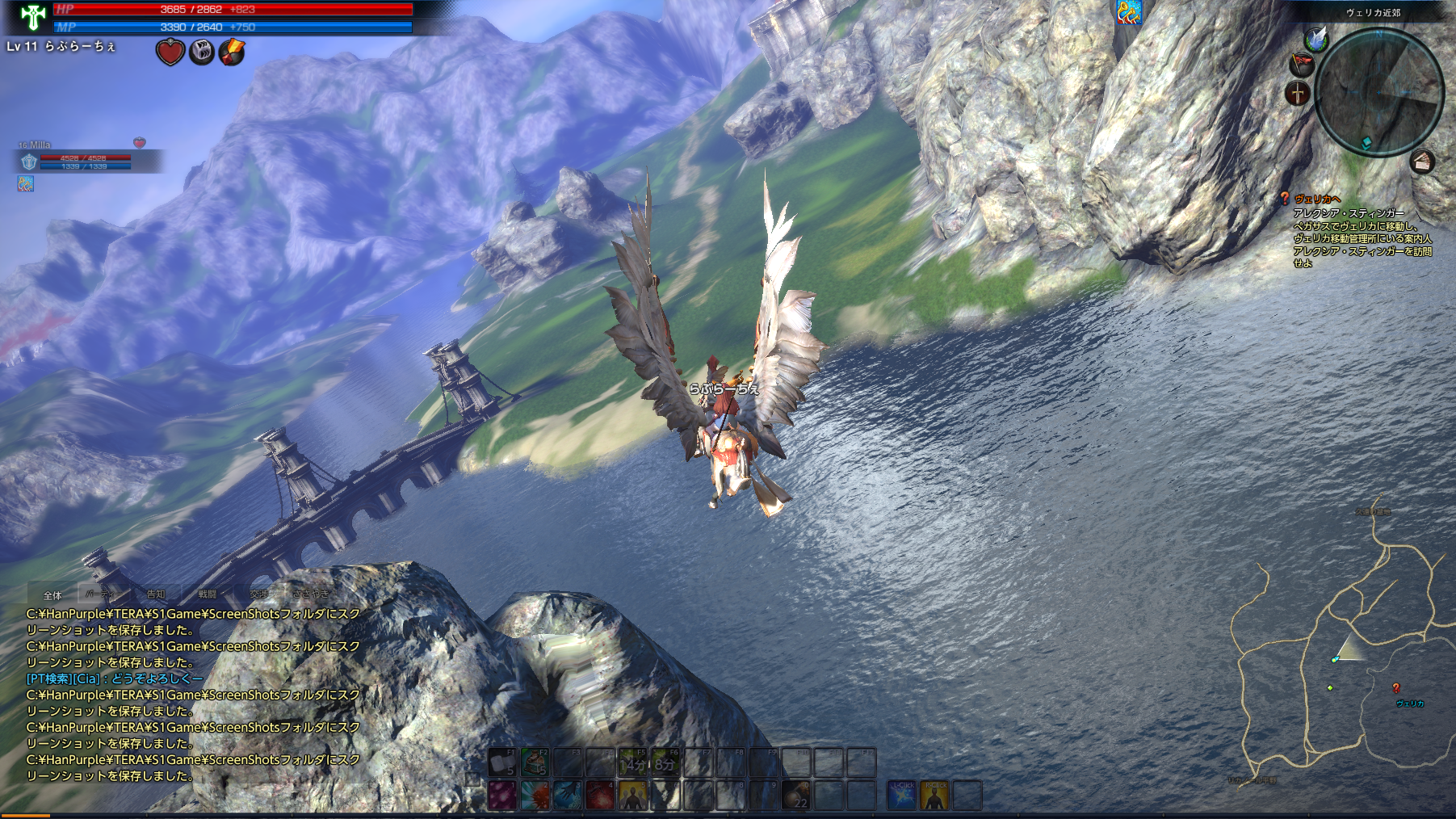
Task: Select the L-Click blue spark skill
Action: click(x=902, y=795)
